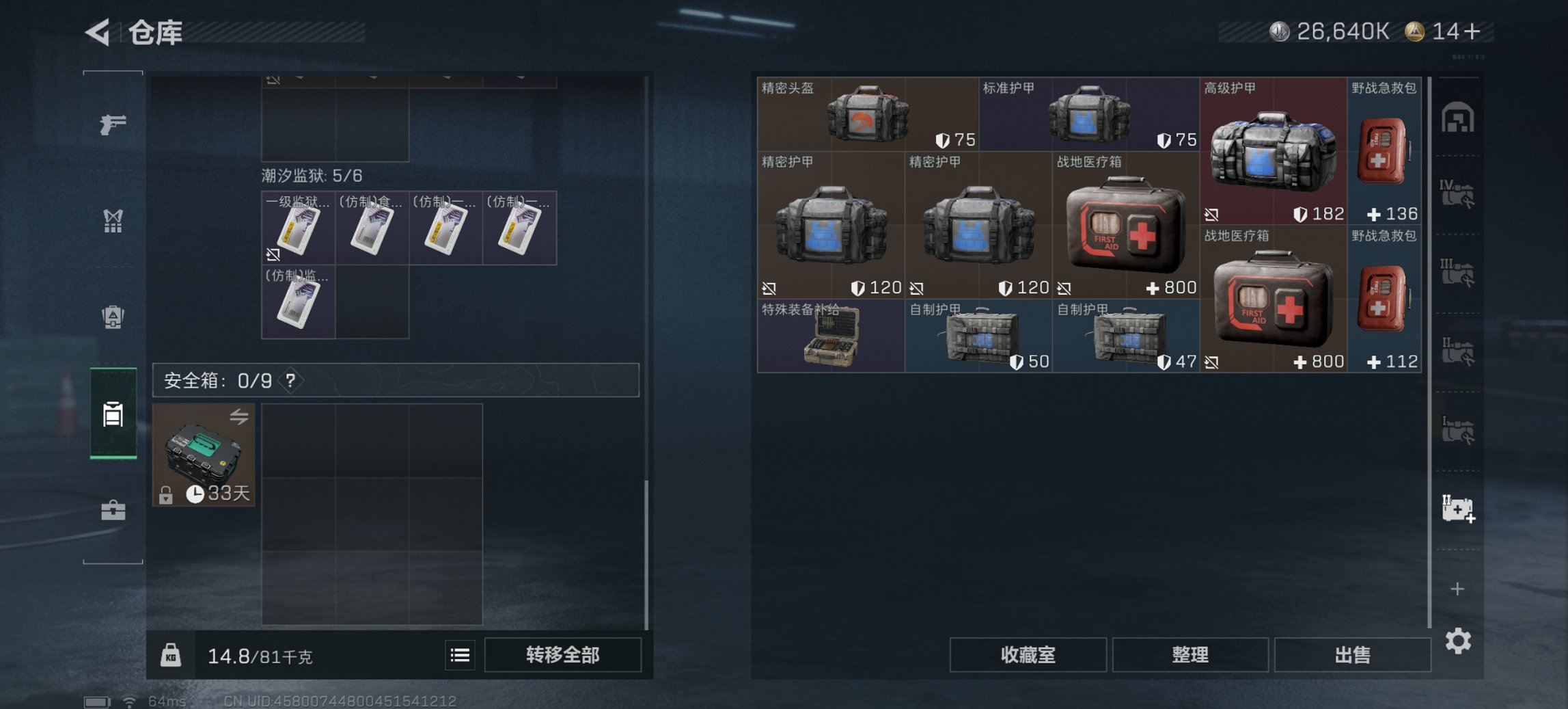Select the firearms category icon
This screenshot has height=709, width=1568.
[x=113, y=126]
